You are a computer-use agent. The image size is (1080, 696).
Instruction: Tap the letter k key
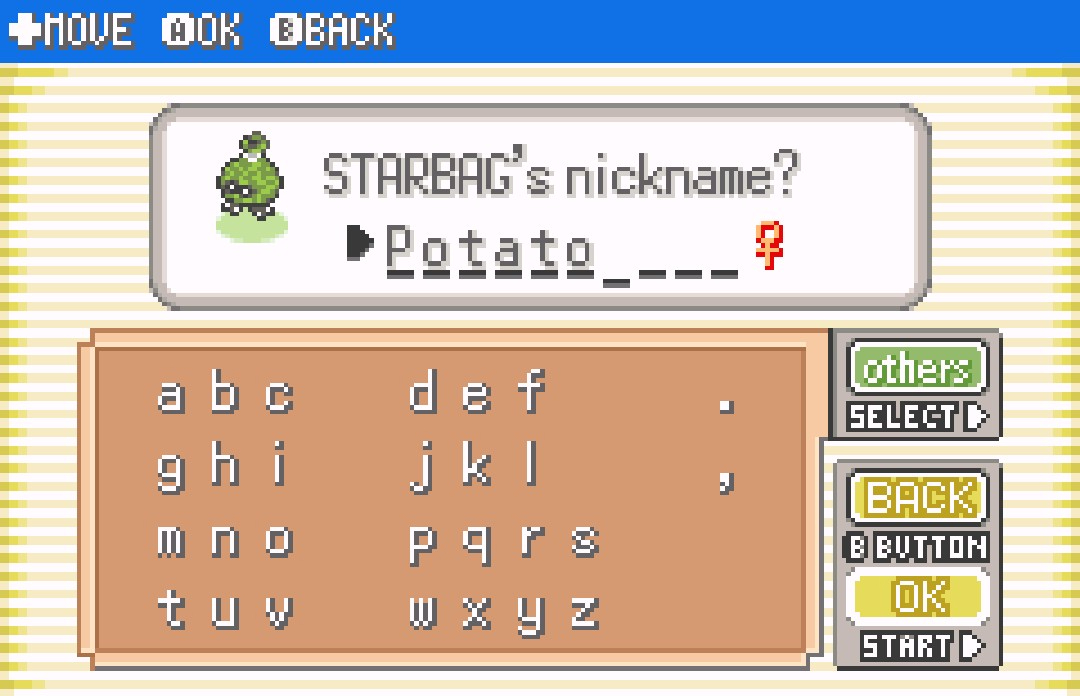476,468
